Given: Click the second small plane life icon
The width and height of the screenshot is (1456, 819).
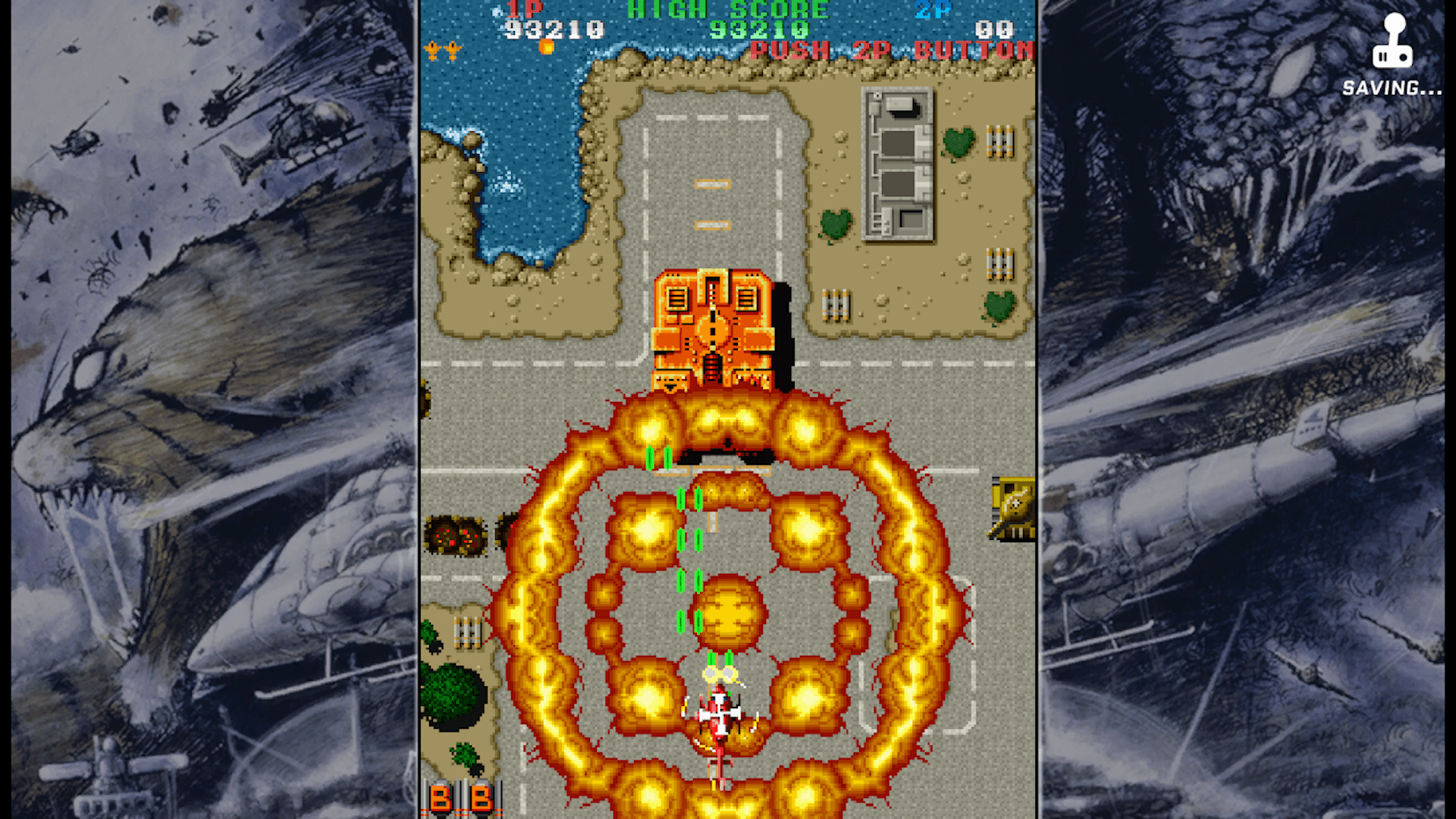Looking at the screenshot, I should click(453, 51).
